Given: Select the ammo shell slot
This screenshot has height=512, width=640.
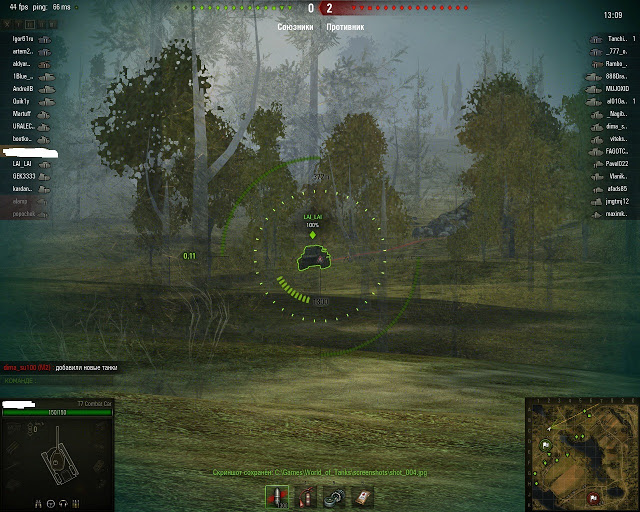Looking at the screenshot, I should tap(277, 497).
